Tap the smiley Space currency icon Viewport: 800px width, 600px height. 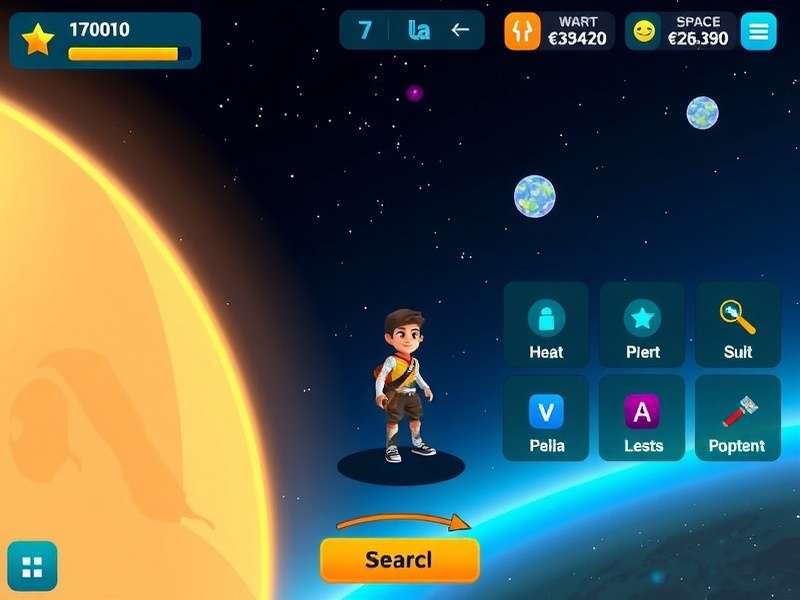coord(645,32)
